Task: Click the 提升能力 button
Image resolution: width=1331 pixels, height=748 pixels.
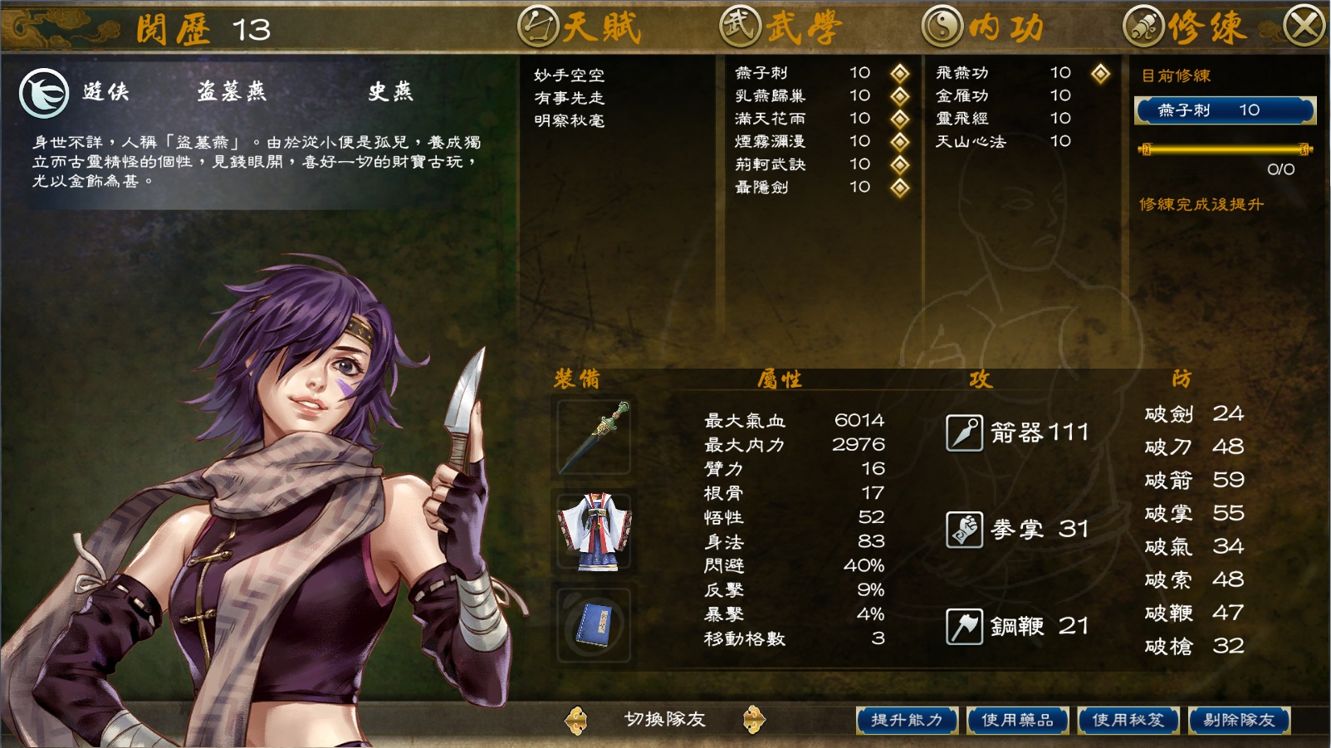Action: [907, 720]
